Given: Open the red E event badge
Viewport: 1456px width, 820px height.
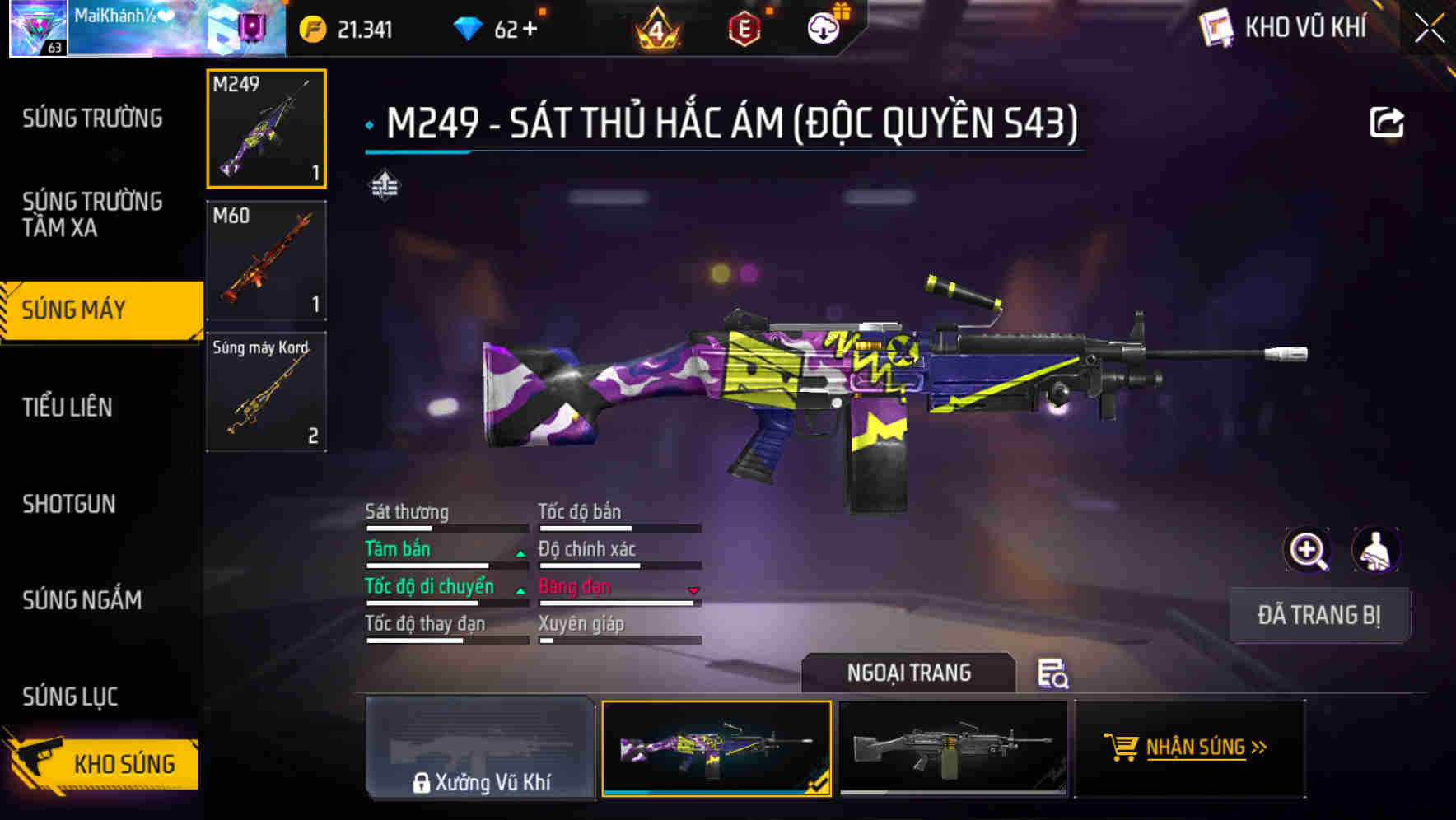Looking at the screenshot, I should pos(744,27).
